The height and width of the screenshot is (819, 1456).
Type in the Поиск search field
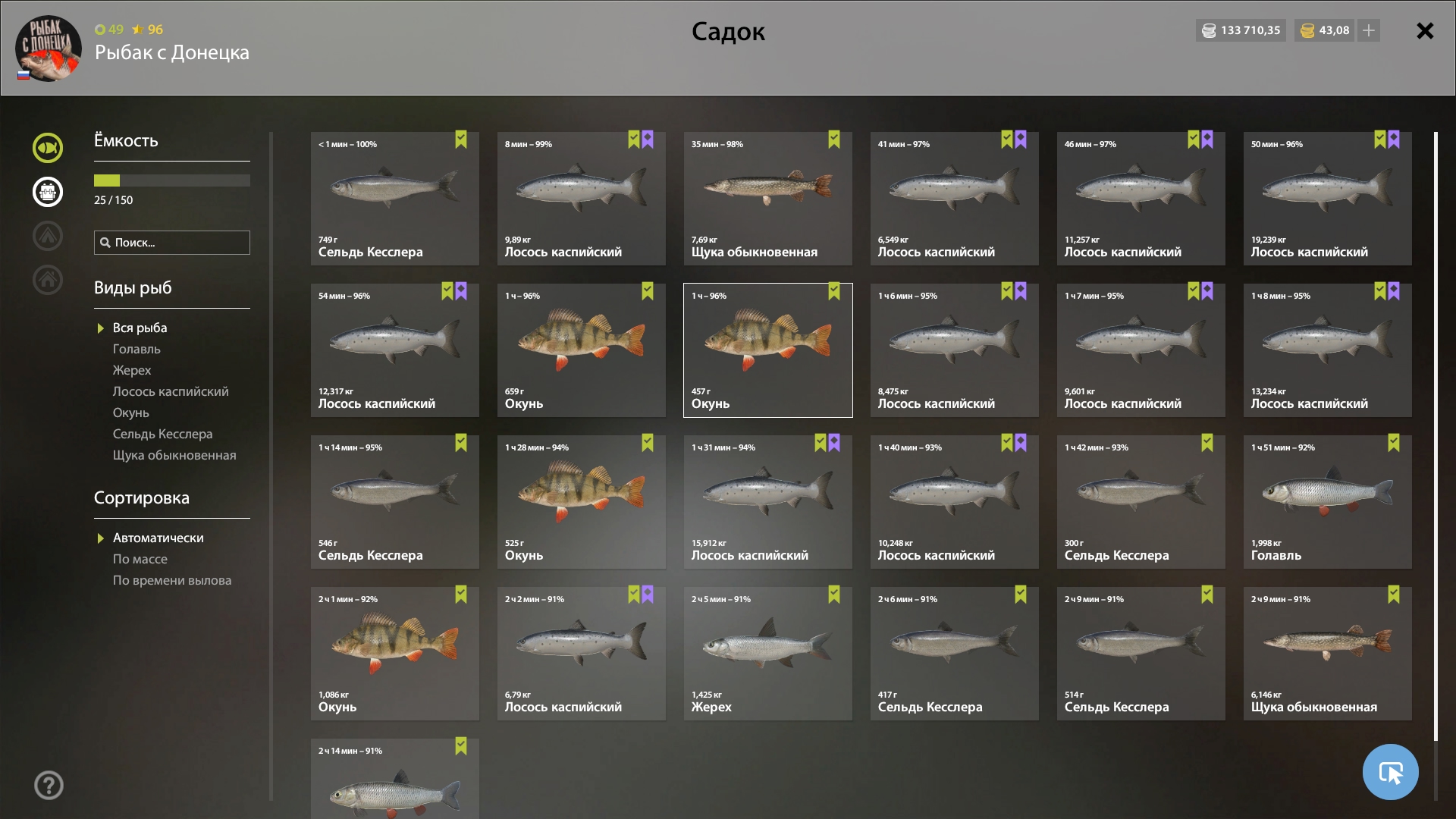coord(179,243)
